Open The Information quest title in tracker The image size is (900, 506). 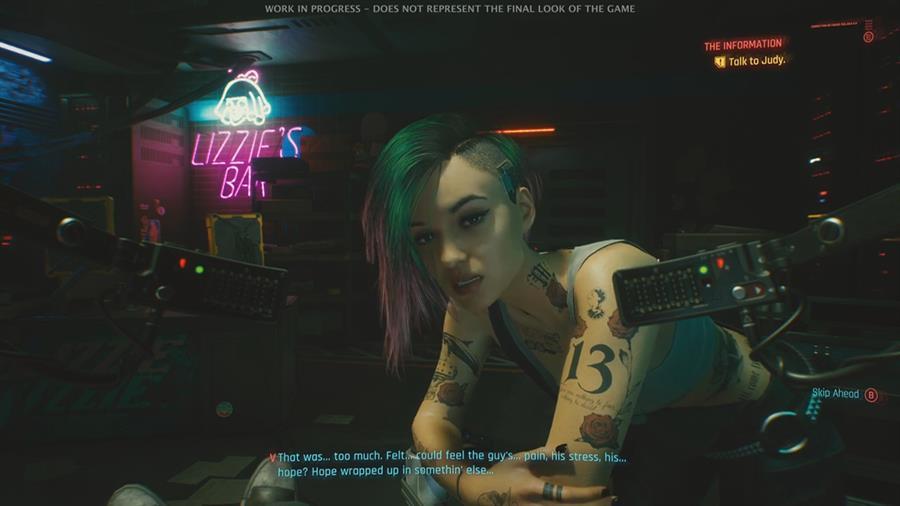coord(742,45)
